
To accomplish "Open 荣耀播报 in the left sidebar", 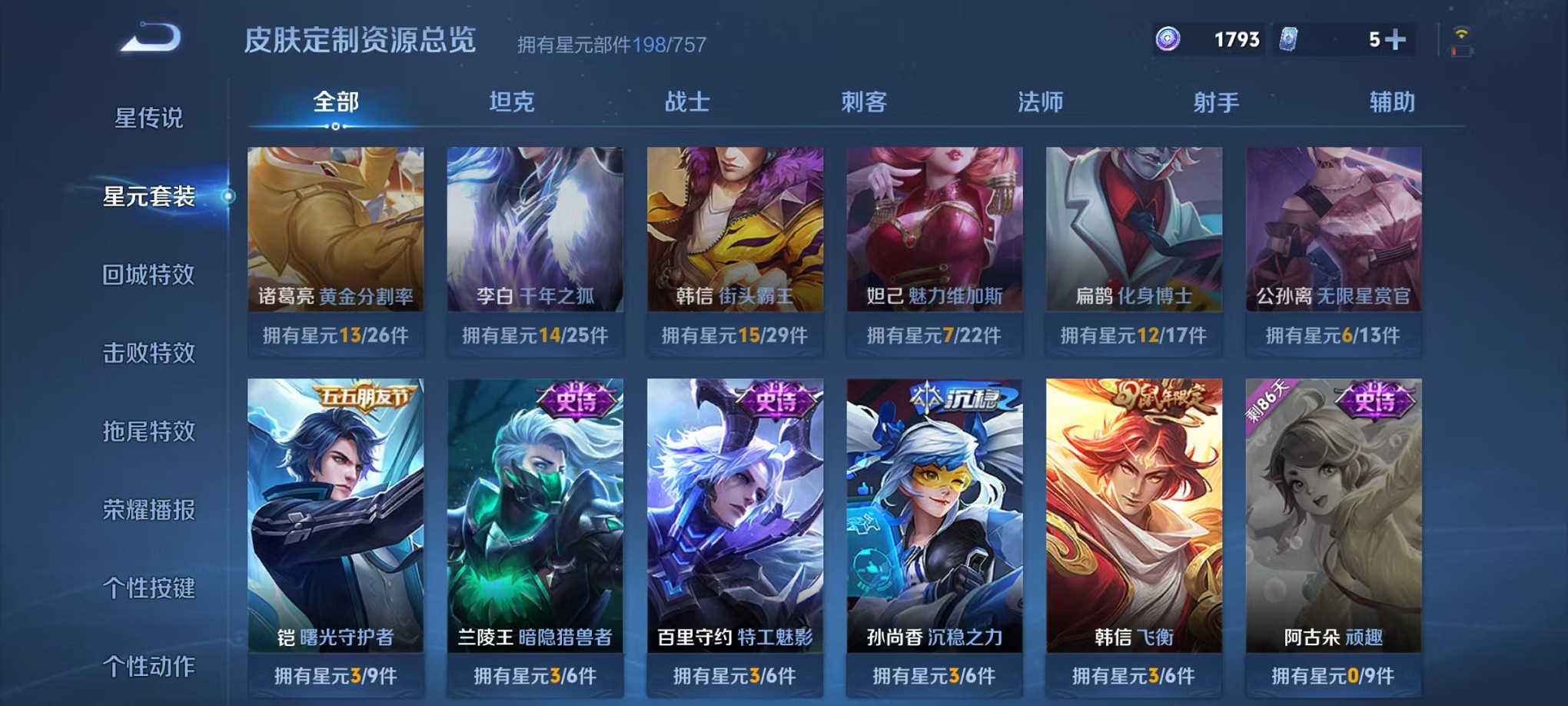I will coord(148,508).
